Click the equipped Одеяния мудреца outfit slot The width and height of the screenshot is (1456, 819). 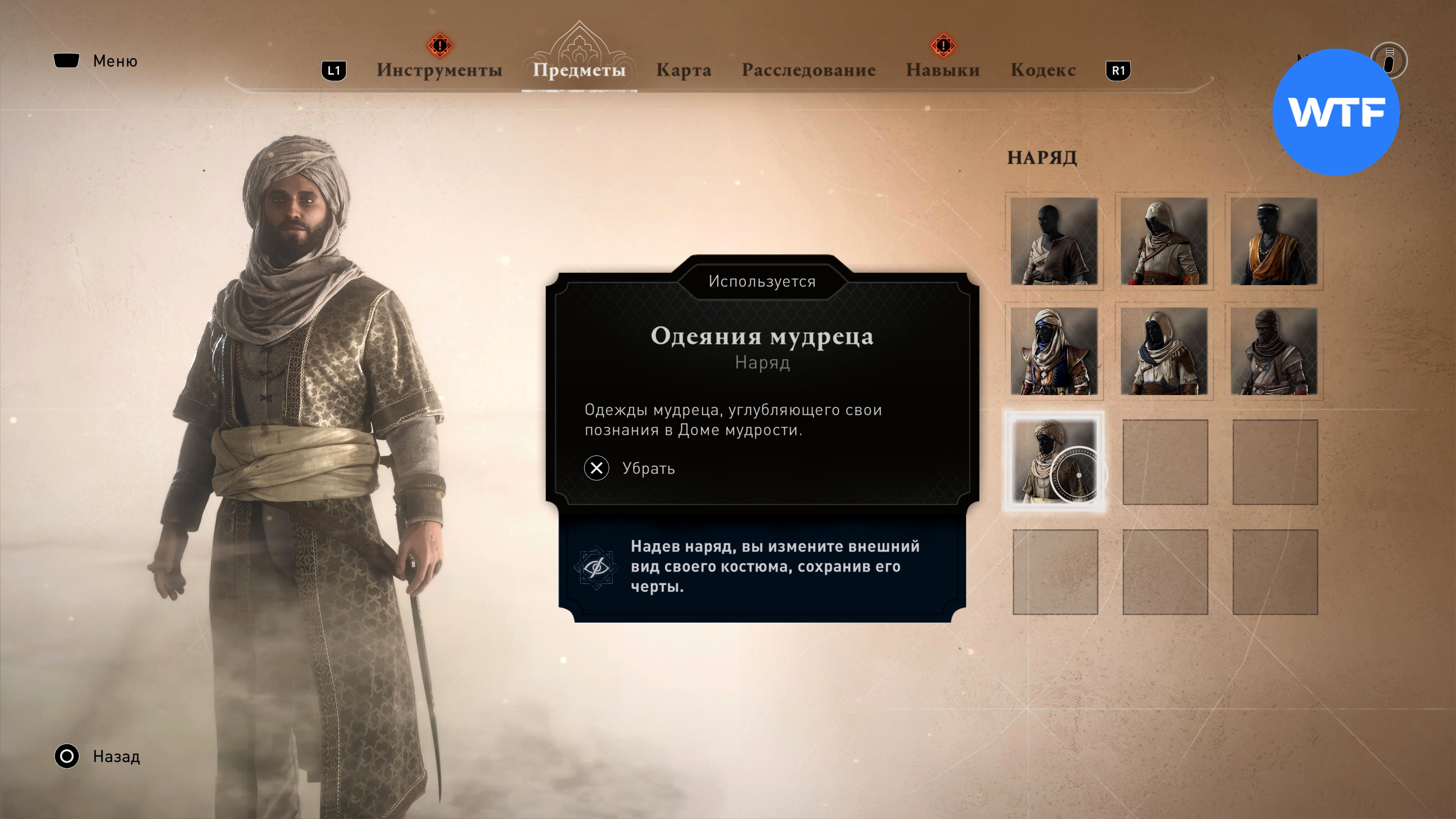1054,461
